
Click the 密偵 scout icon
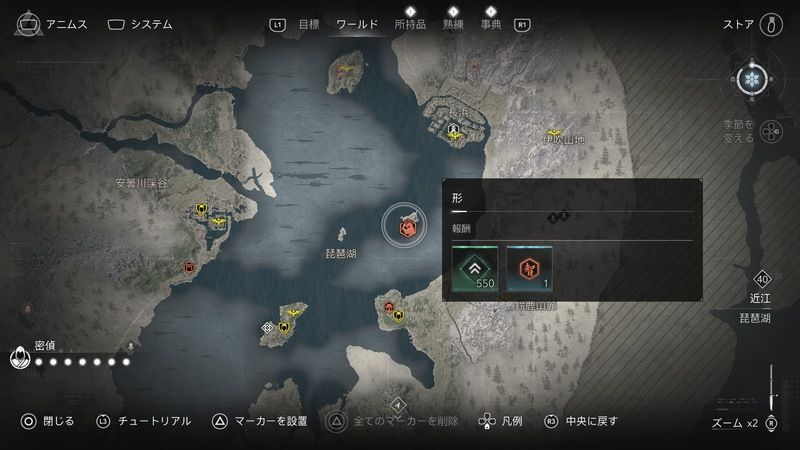click(x=20, y=357)
